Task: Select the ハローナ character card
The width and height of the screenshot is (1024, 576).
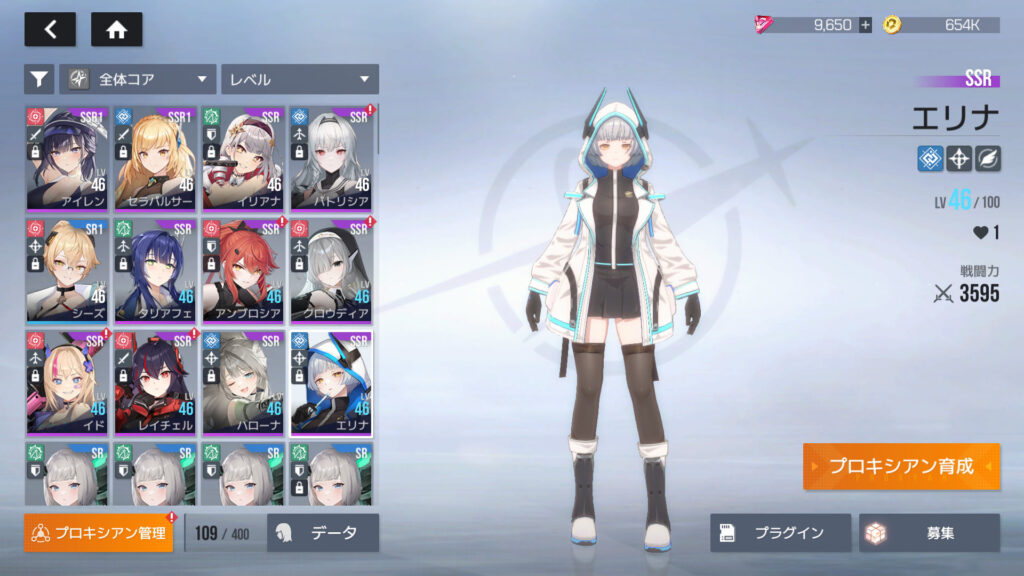Action: 243,382
